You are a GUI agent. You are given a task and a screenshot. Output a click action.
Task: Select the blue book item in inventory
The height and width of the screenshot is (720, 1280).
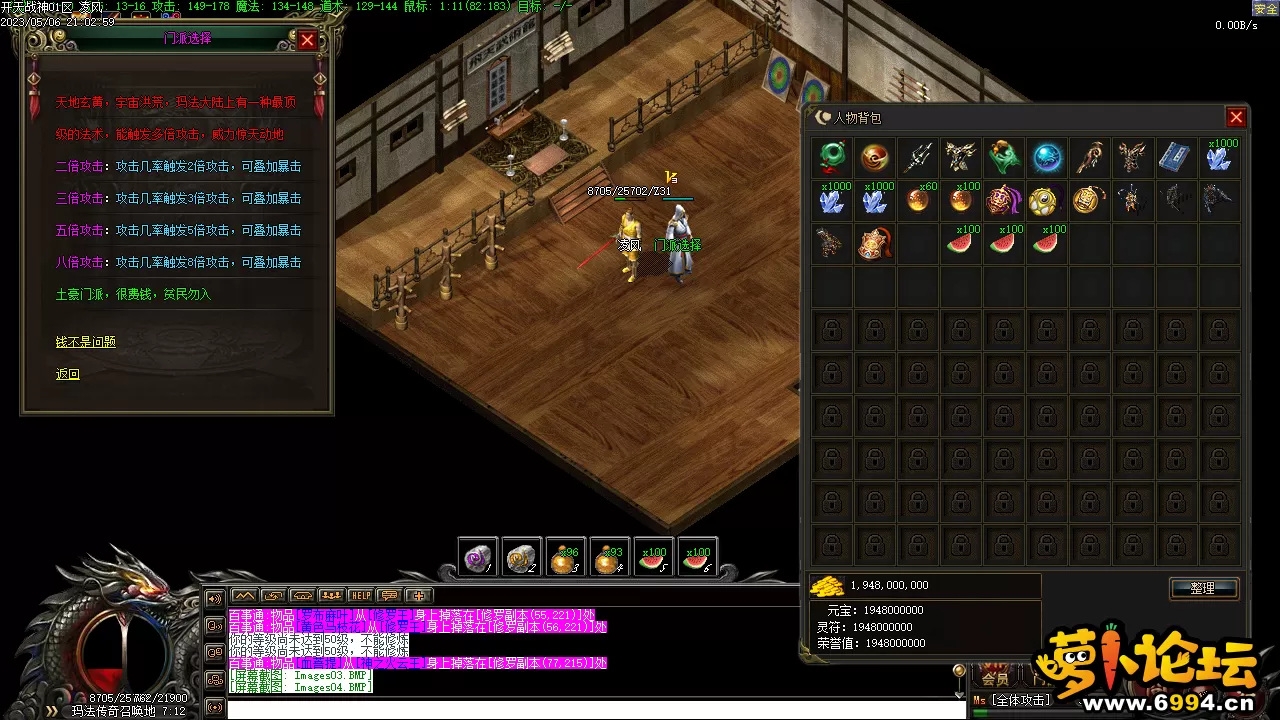(x=1175, y=158)
